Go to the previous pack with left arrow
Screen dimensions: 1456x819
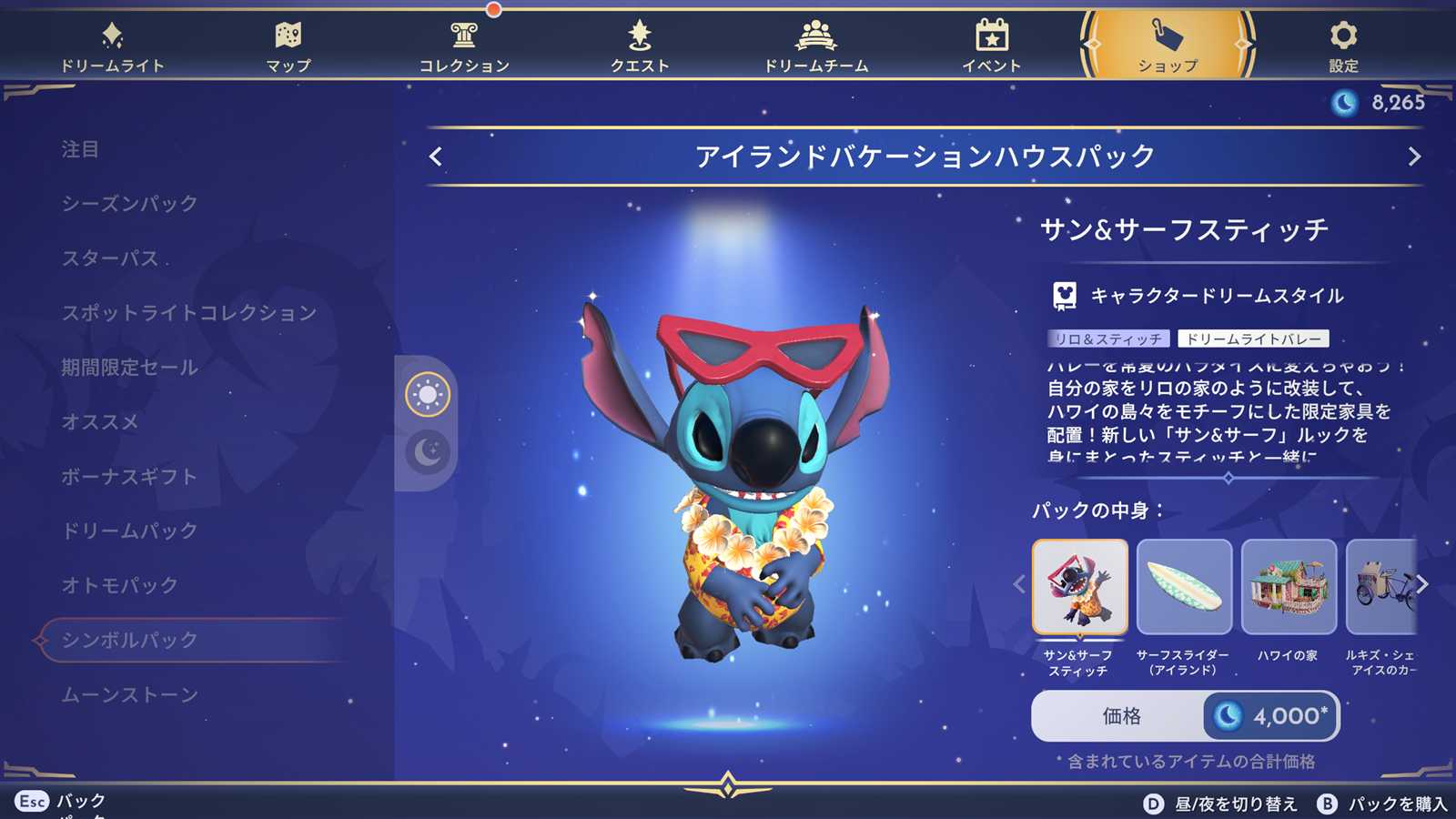click(x=436, y=157)
